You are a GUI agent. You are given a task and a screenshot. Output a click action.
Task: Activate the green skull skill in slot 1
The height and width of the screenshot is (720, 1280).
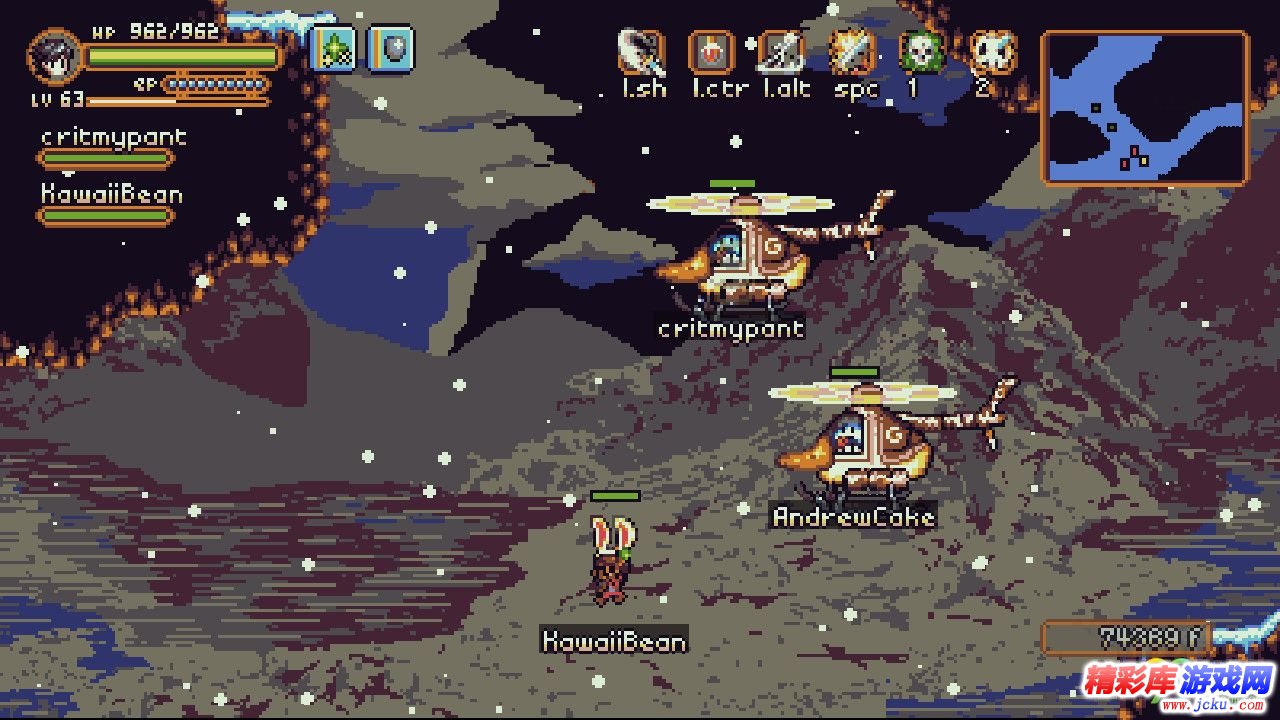click(x=922, y=52)
